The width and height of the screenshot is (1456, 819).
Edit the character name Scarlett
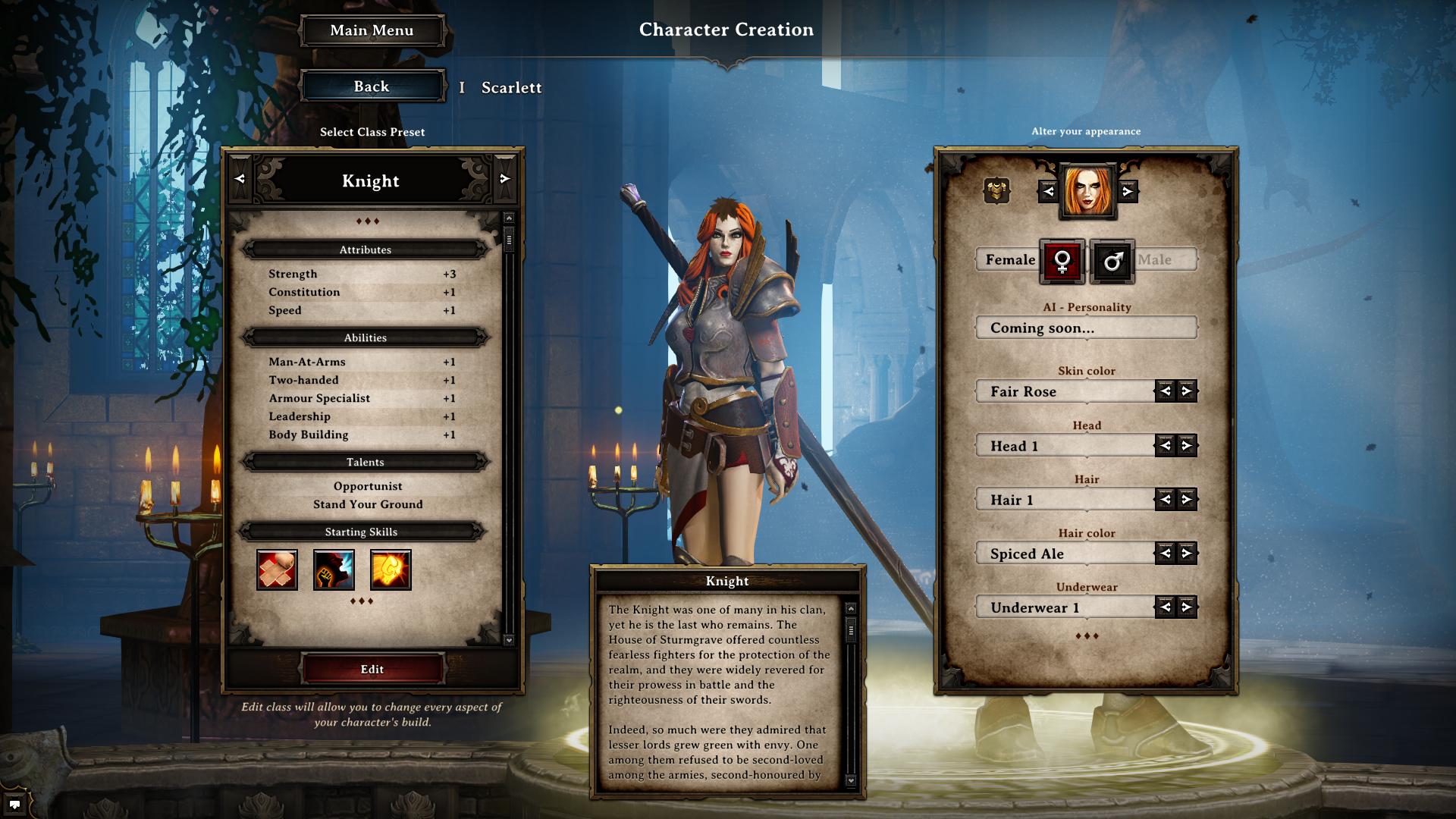pos(511,88)
